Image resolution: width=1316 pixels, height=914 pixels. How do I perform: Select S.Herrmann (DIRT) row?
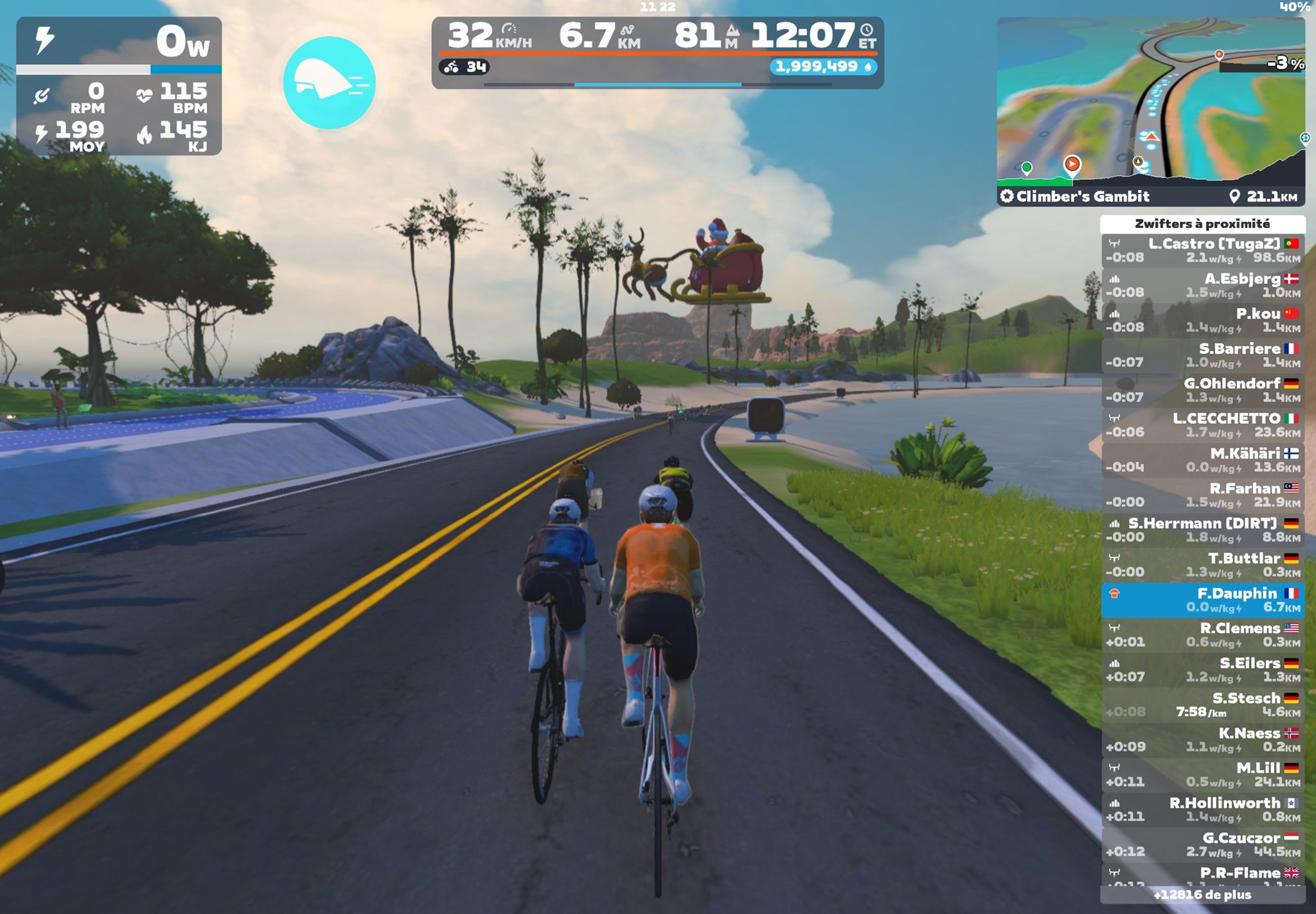[1202, 530]
